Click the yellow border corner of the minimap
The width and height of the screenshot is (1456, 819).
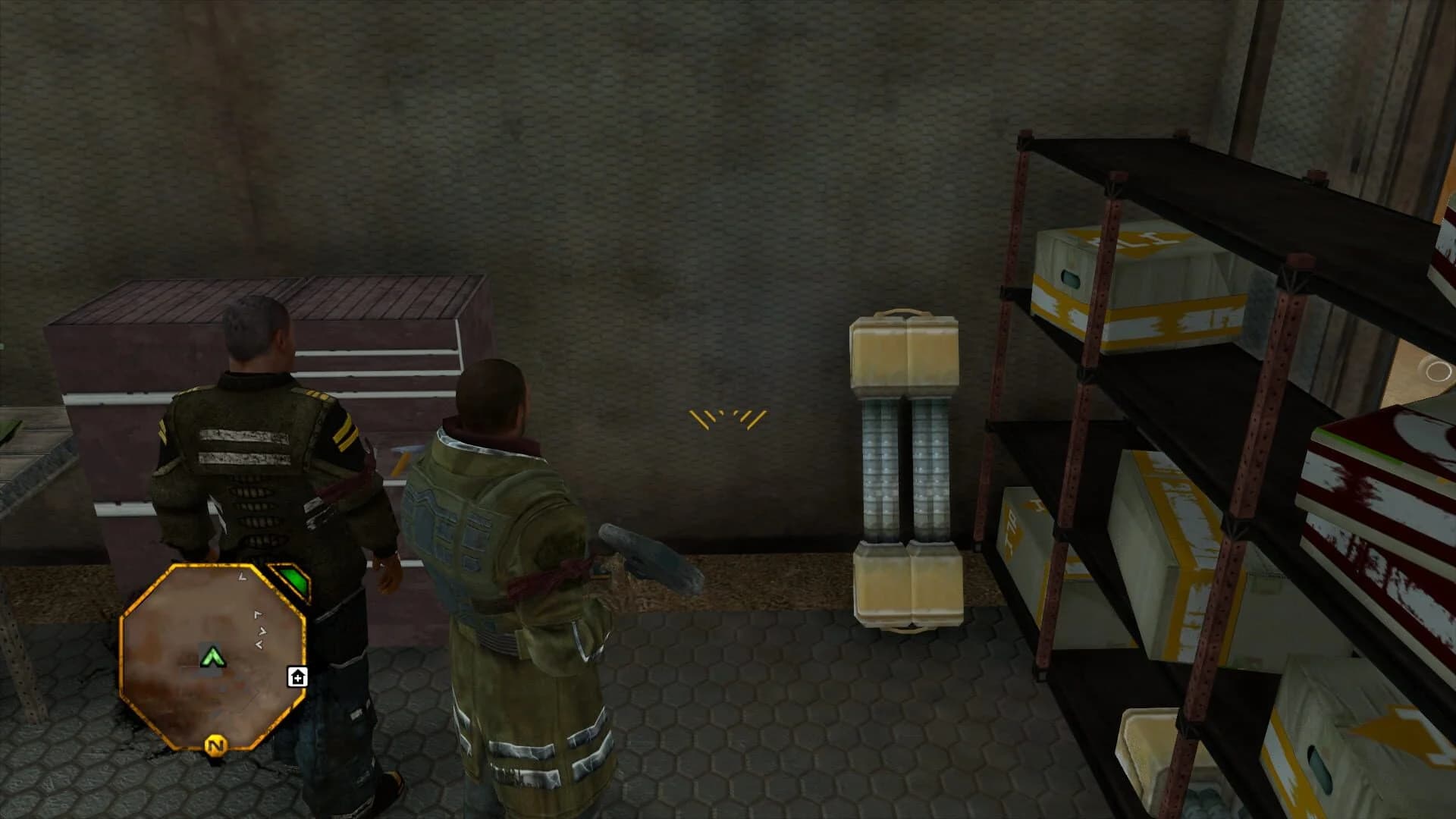click(174, 566)
